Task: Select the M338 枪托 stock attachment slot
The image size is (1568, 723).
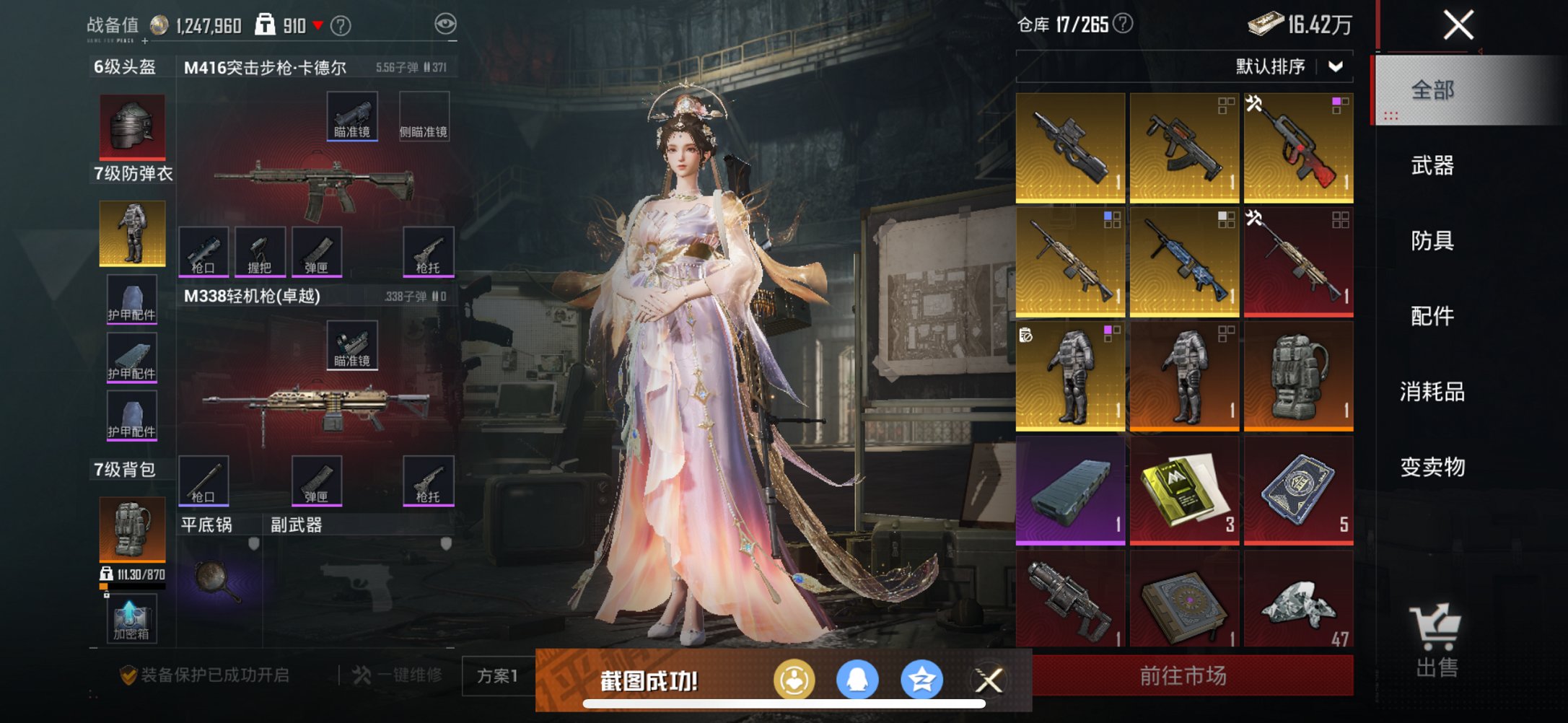Action: 429,479
